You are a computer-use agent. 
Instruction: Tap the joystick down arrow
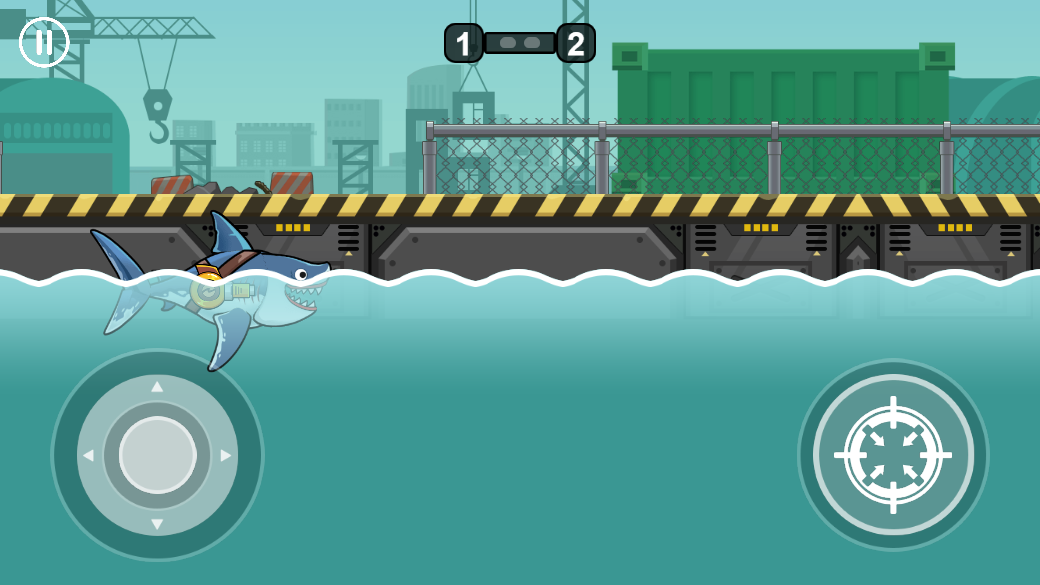pos(157,524)
